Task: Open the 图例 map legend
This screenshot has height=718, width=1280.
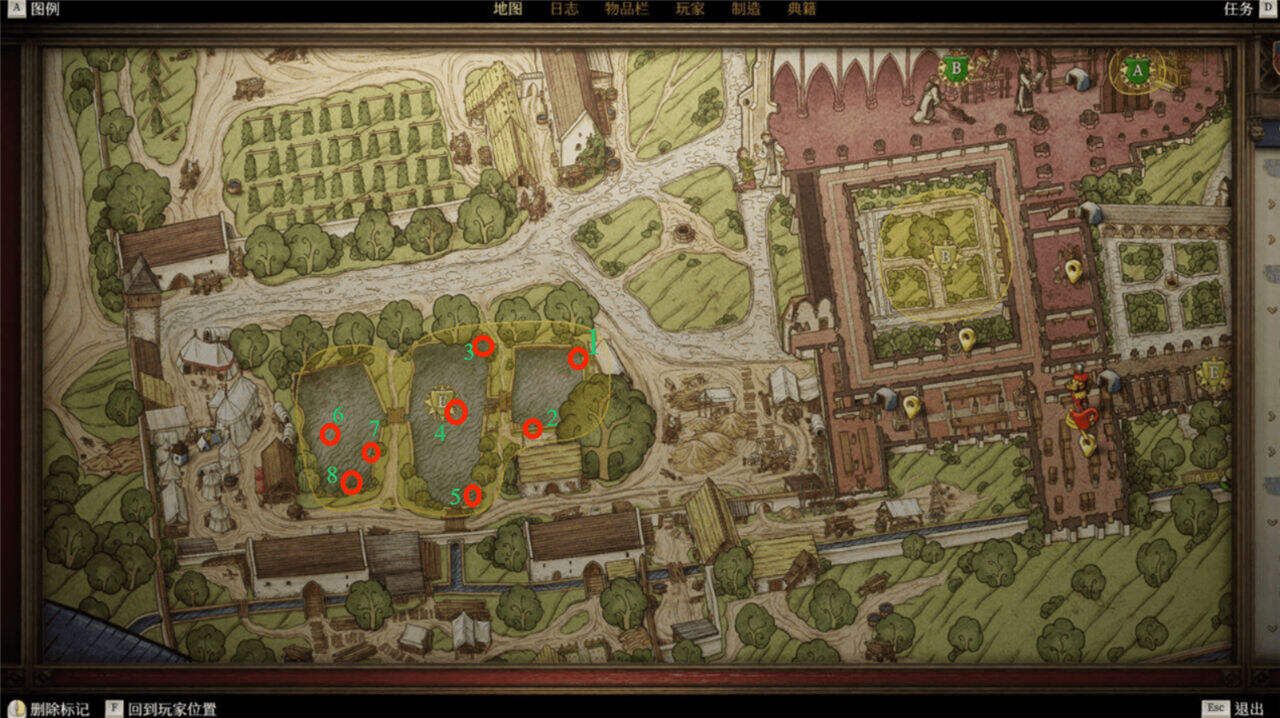Action: point(44,9)
